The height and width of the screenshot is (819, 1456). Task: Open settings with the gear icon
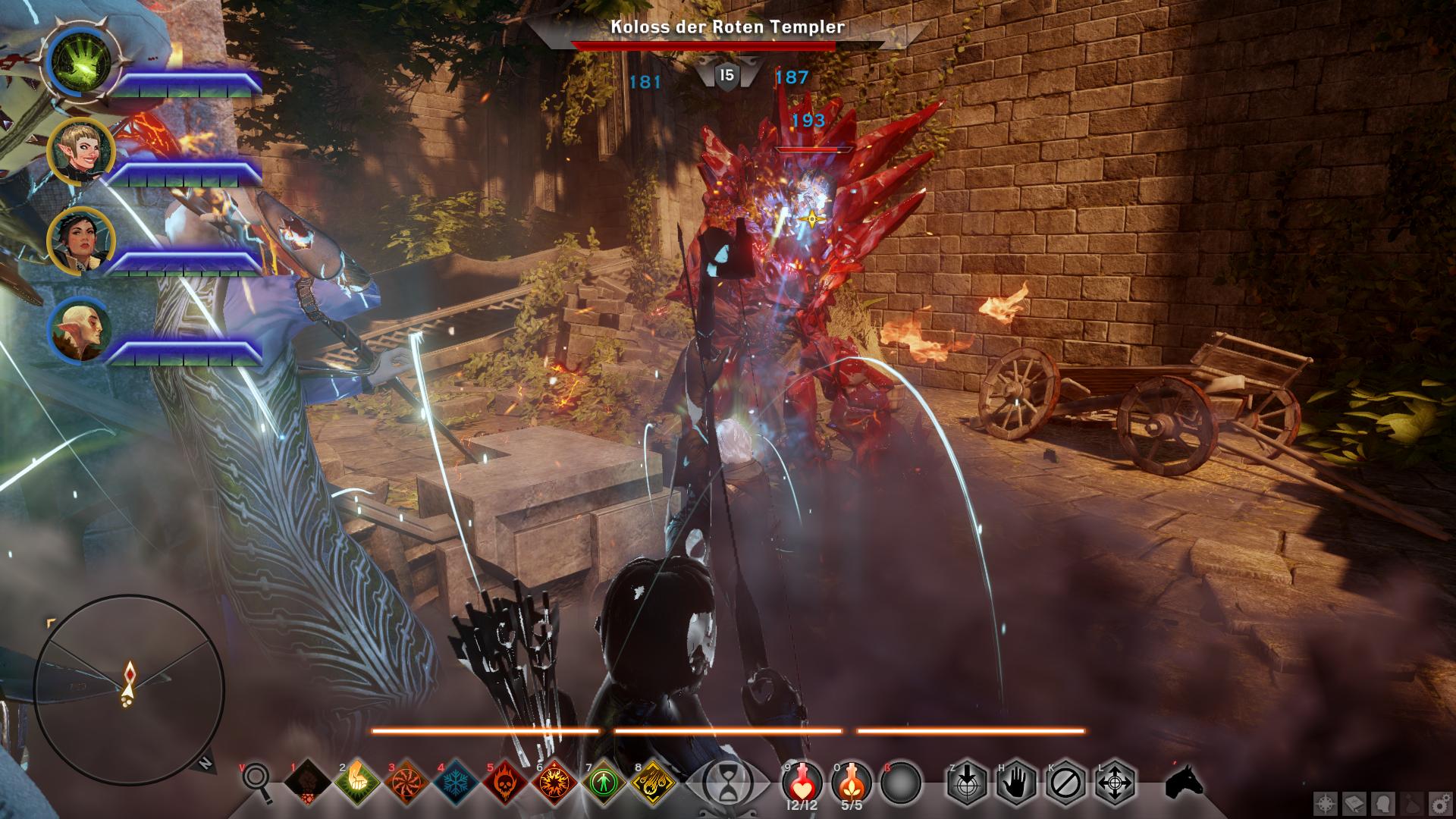coord(1438,802)
